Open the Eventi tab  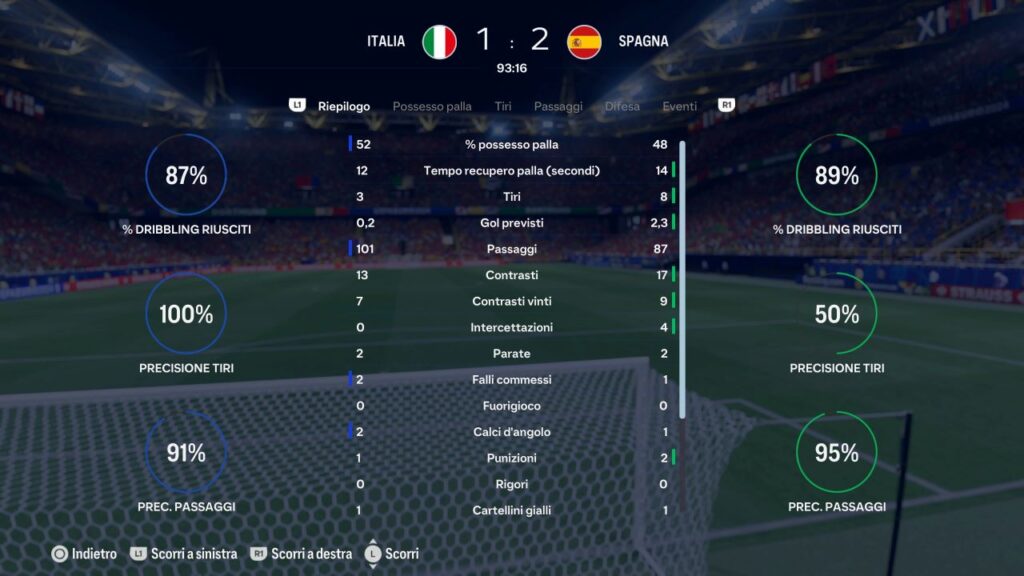[680, 106]
